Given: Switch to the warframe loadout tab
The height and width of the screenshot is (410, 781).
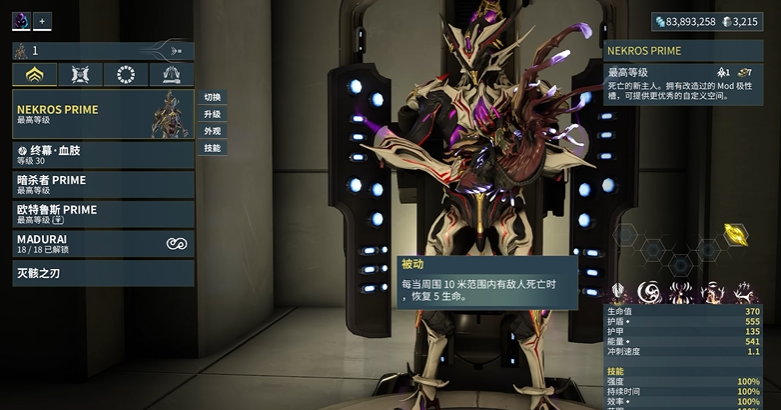Looking at the screenshot, I should point(34,74).
